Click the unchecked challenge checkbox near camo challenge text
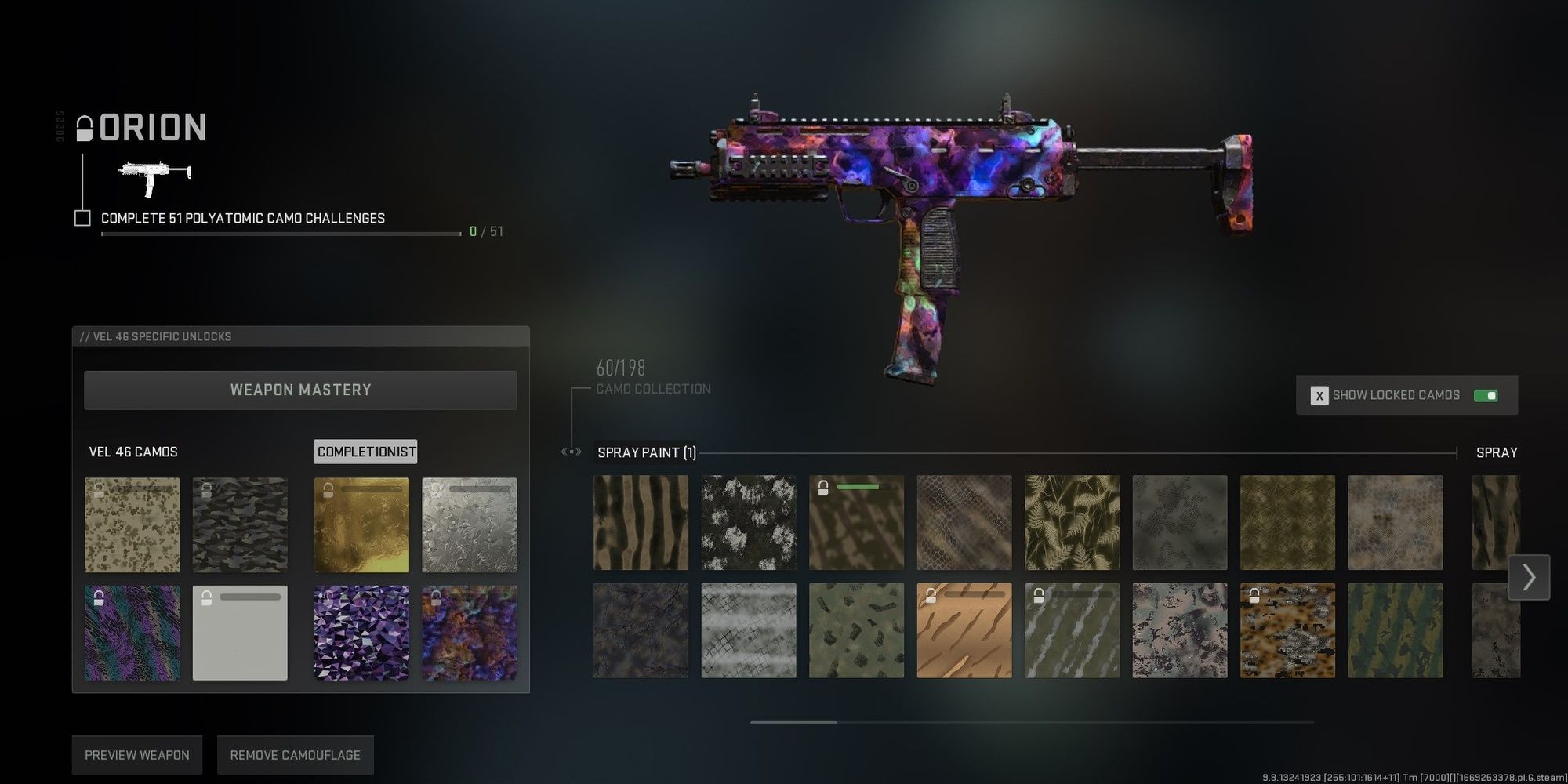 [x=82, y=217]
